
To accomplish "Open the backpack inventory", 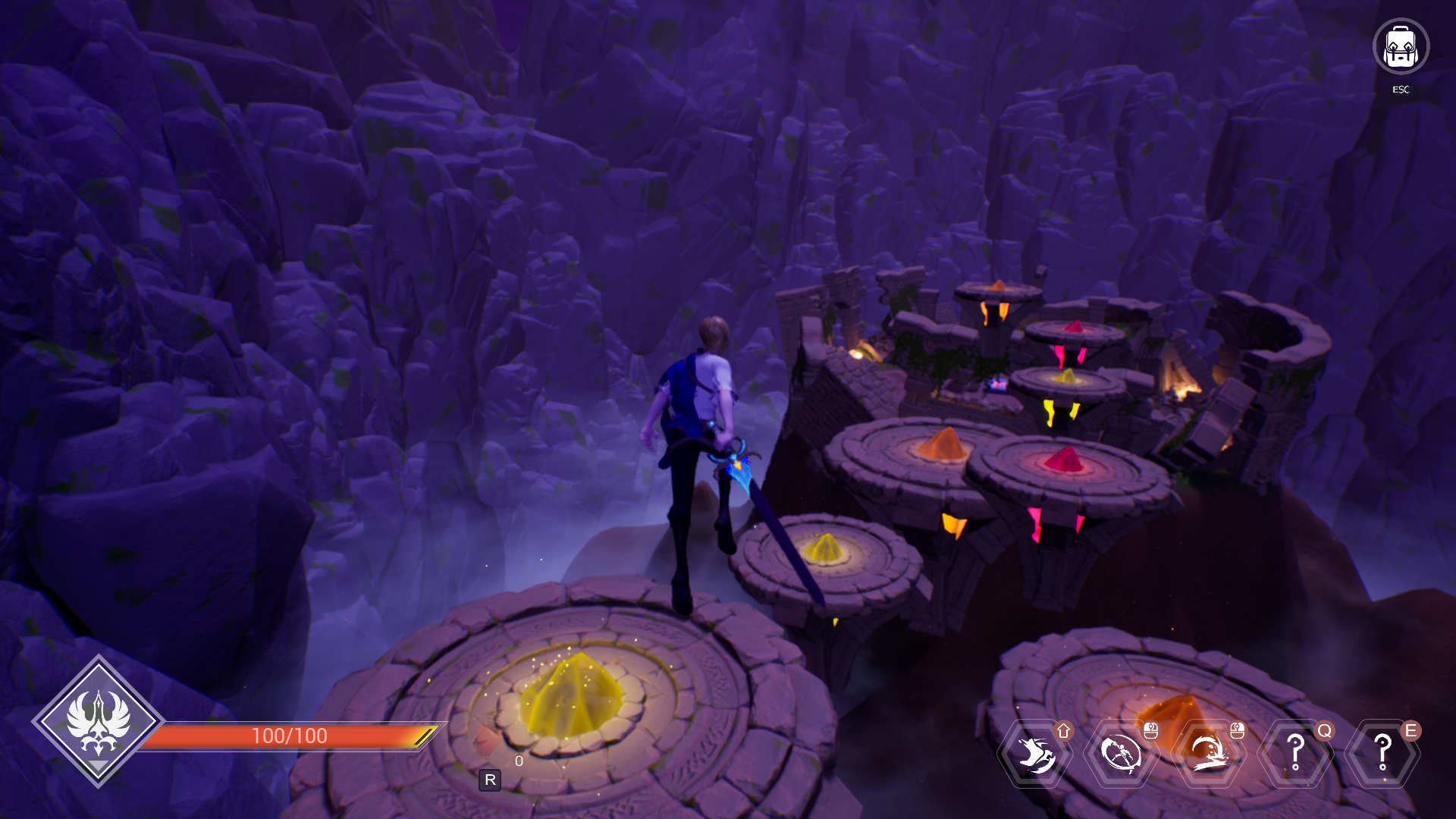I will [1401, 47].
